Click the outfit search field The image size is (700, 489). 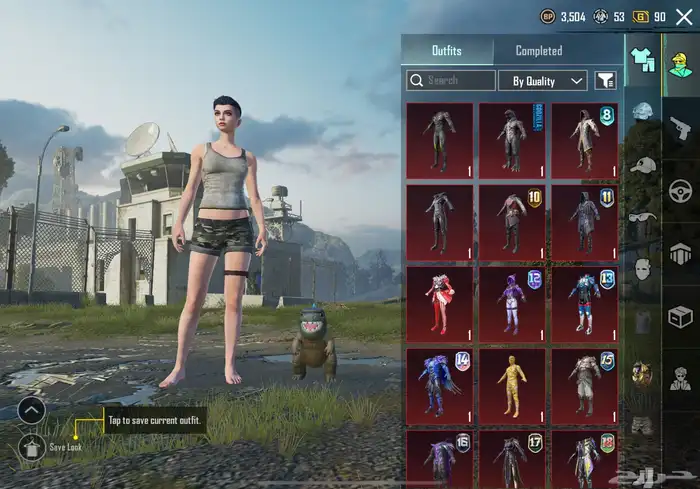click(x=452, y=80)
